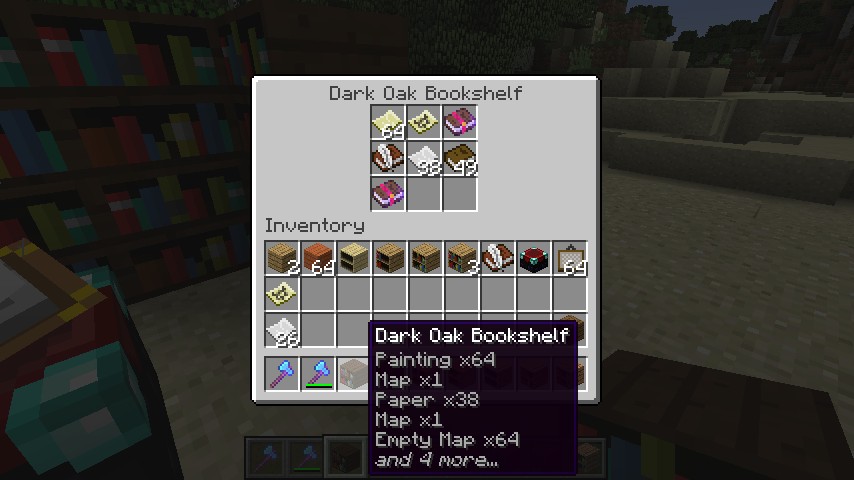
Task: Take the Empty Map stack of 64
Action: (x=388, y=123)
